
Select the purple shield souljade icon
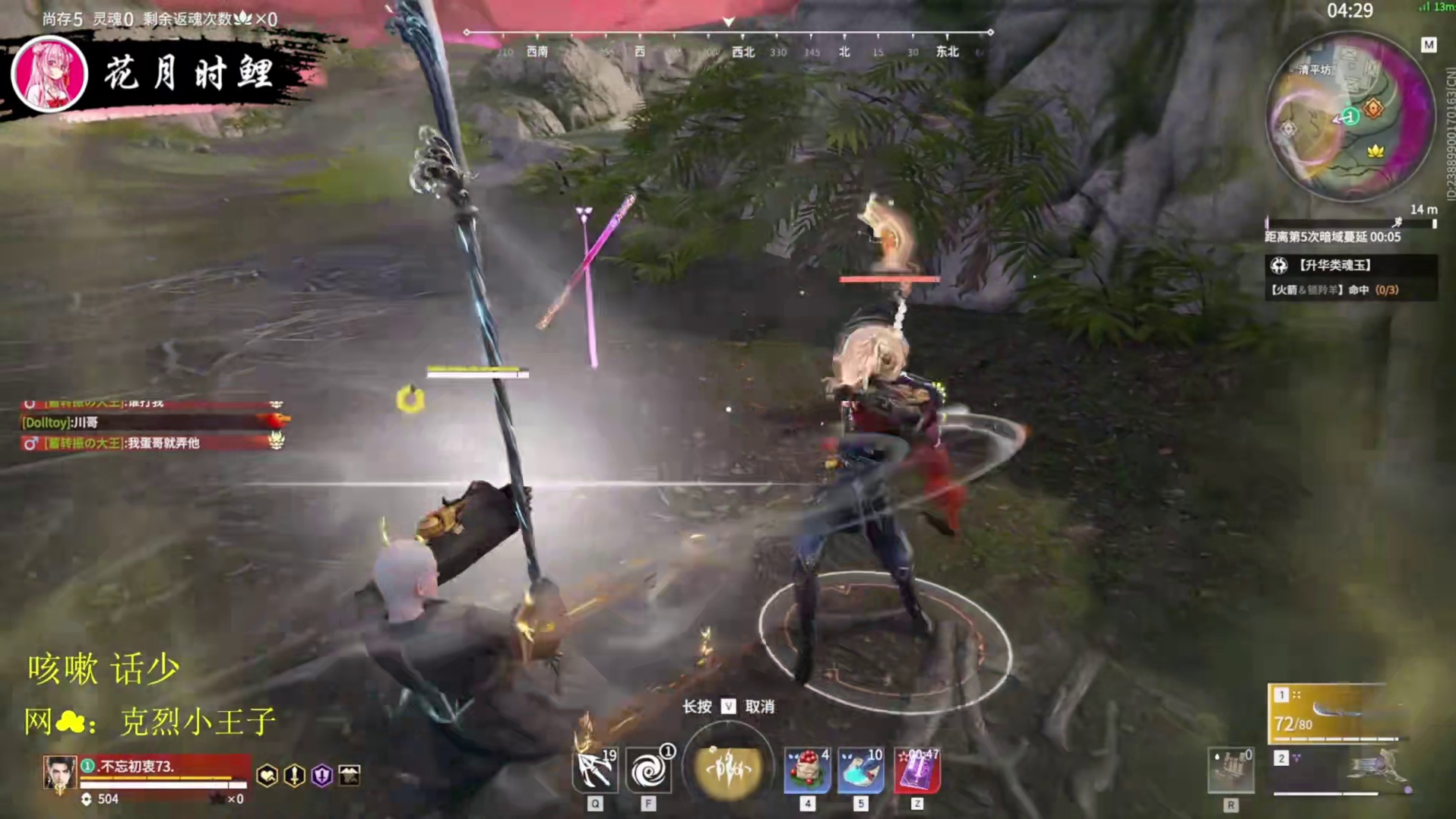point(321,775)
